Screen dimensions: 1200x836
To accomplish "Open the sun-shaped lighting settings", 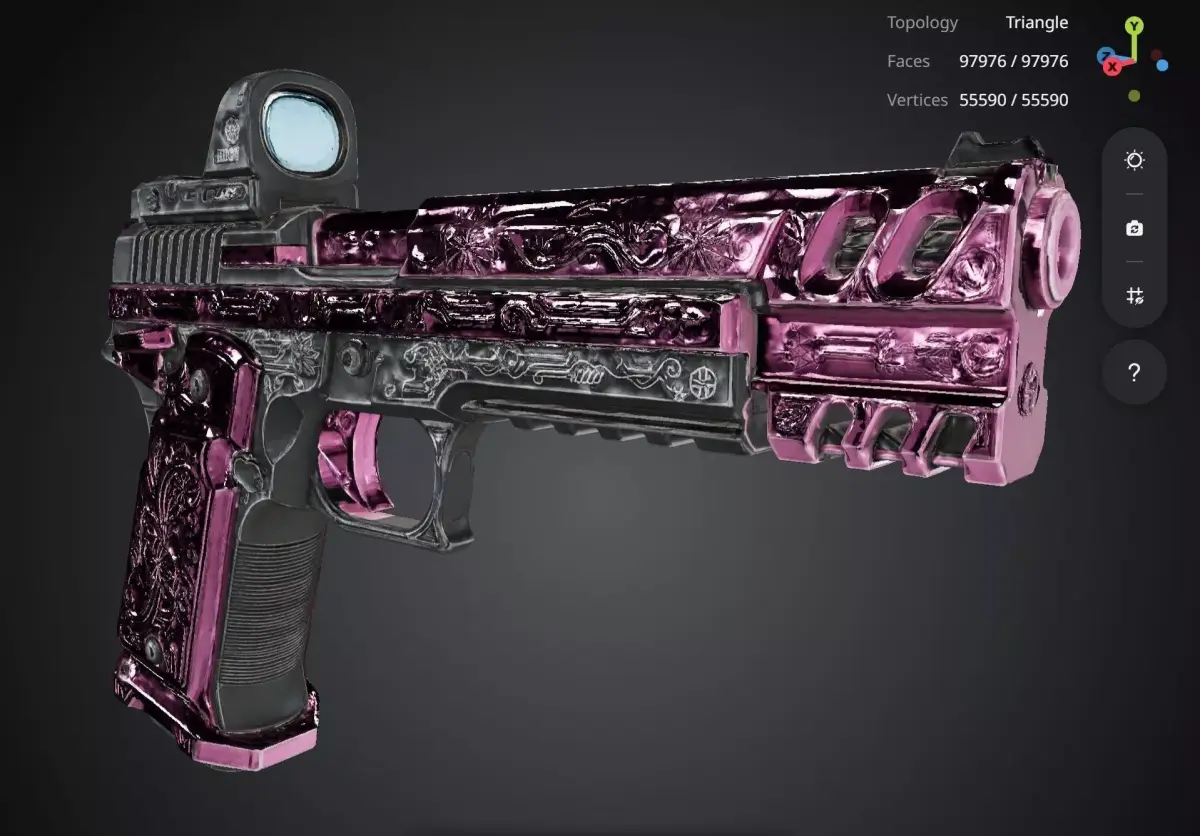I will click(x=1134, y=161).
